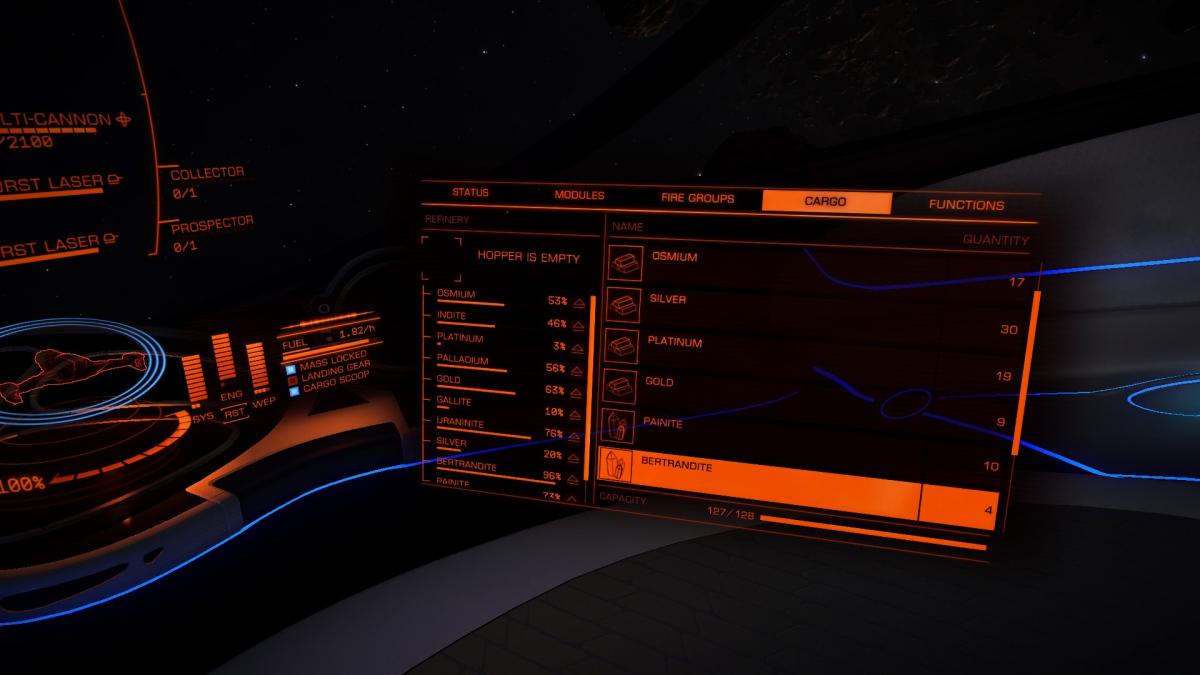
Task: Vent the Indite refinery bin
Action: [578, 324]
